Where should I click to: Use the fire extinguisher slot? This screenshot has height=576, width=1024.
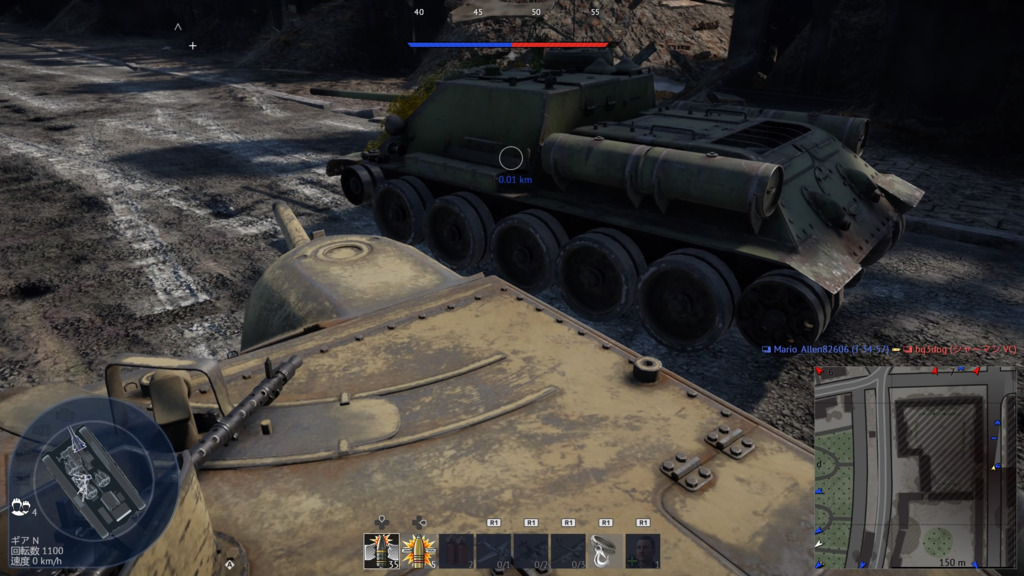click(456, 551)
